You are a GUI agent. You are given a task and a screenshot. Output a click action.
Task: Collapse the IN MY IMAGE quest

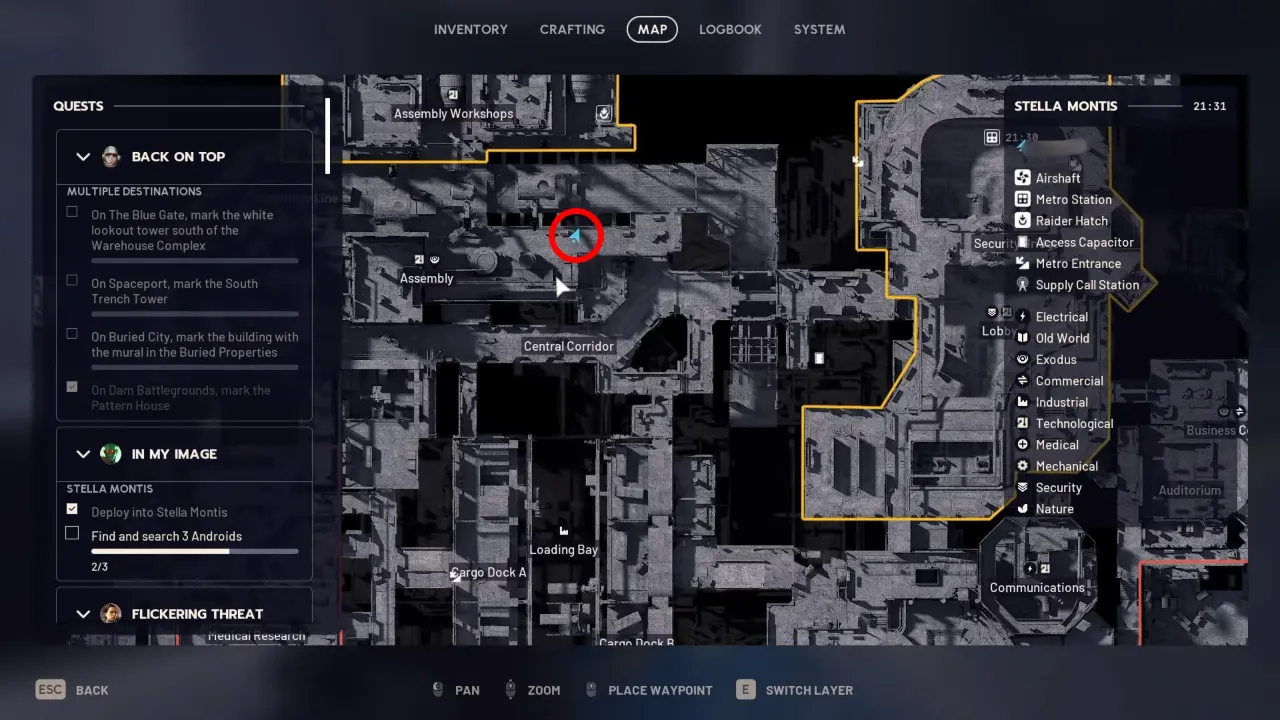pyautogui.click(x=84, y=454)
